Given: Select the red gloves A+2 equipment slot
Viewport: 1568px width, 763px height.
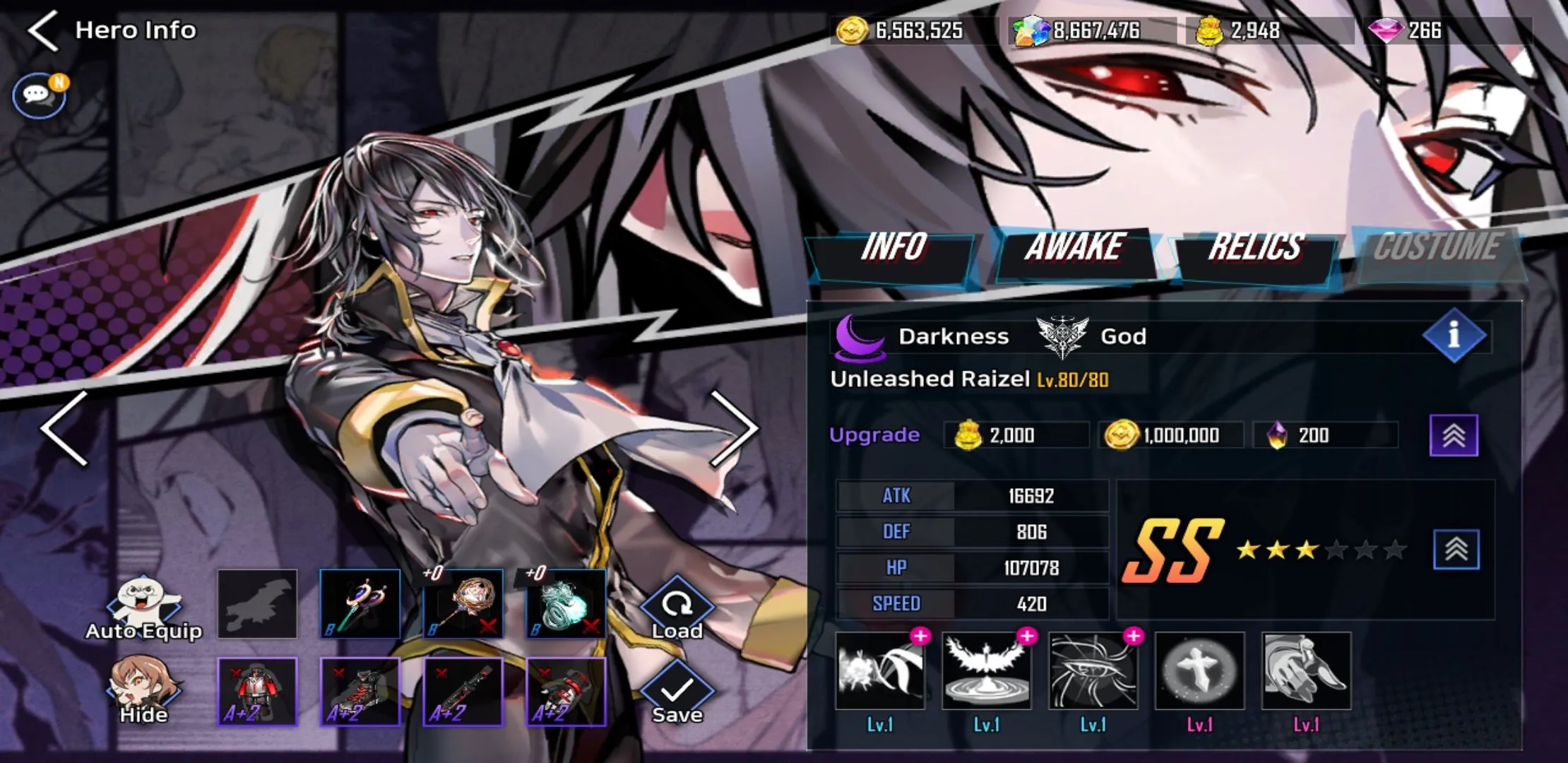Looking at the screenshot, I should (x=566, y=692).
